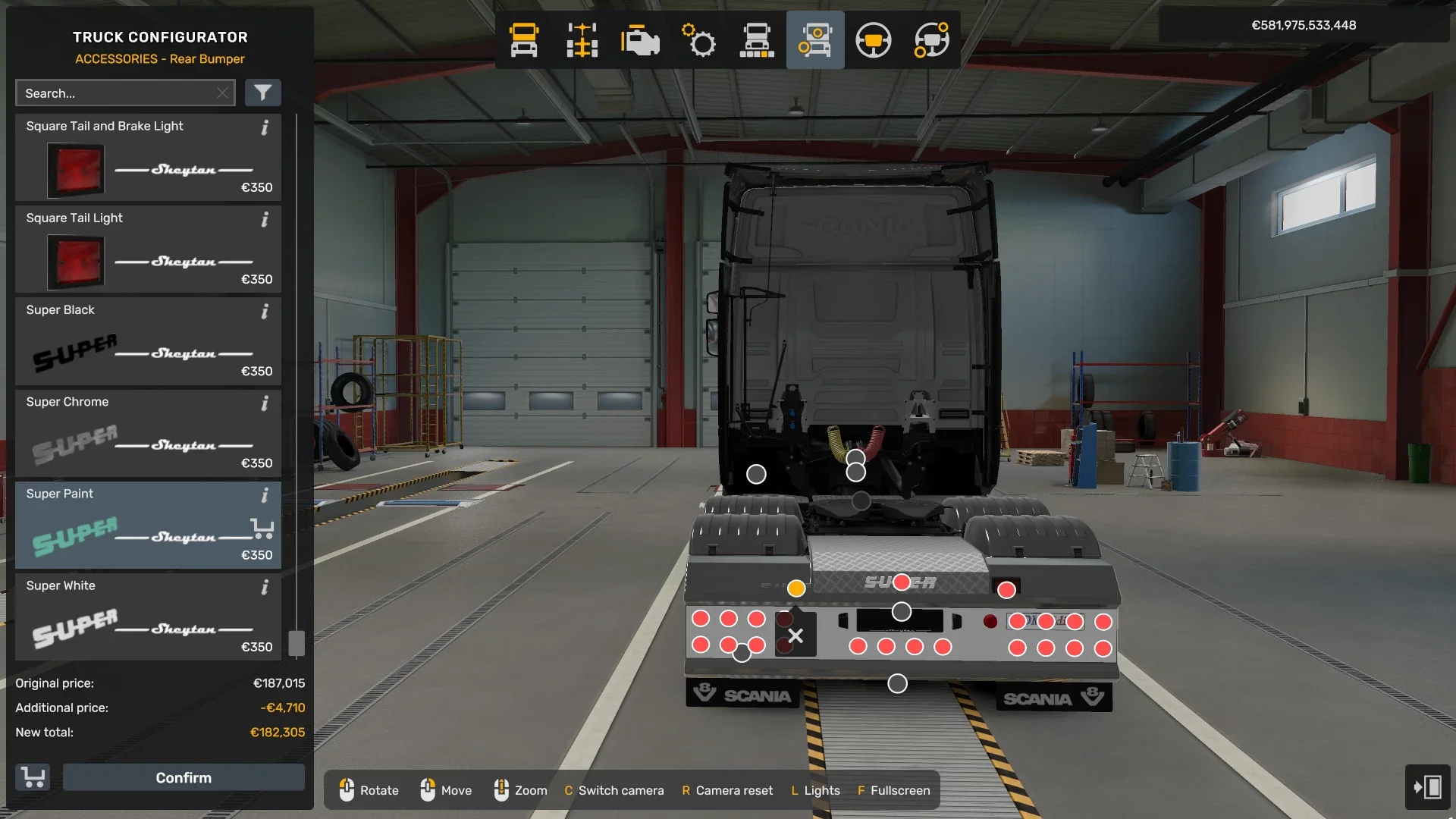
Task: Confirm the accessory purchase
Action: pos(183,777)
